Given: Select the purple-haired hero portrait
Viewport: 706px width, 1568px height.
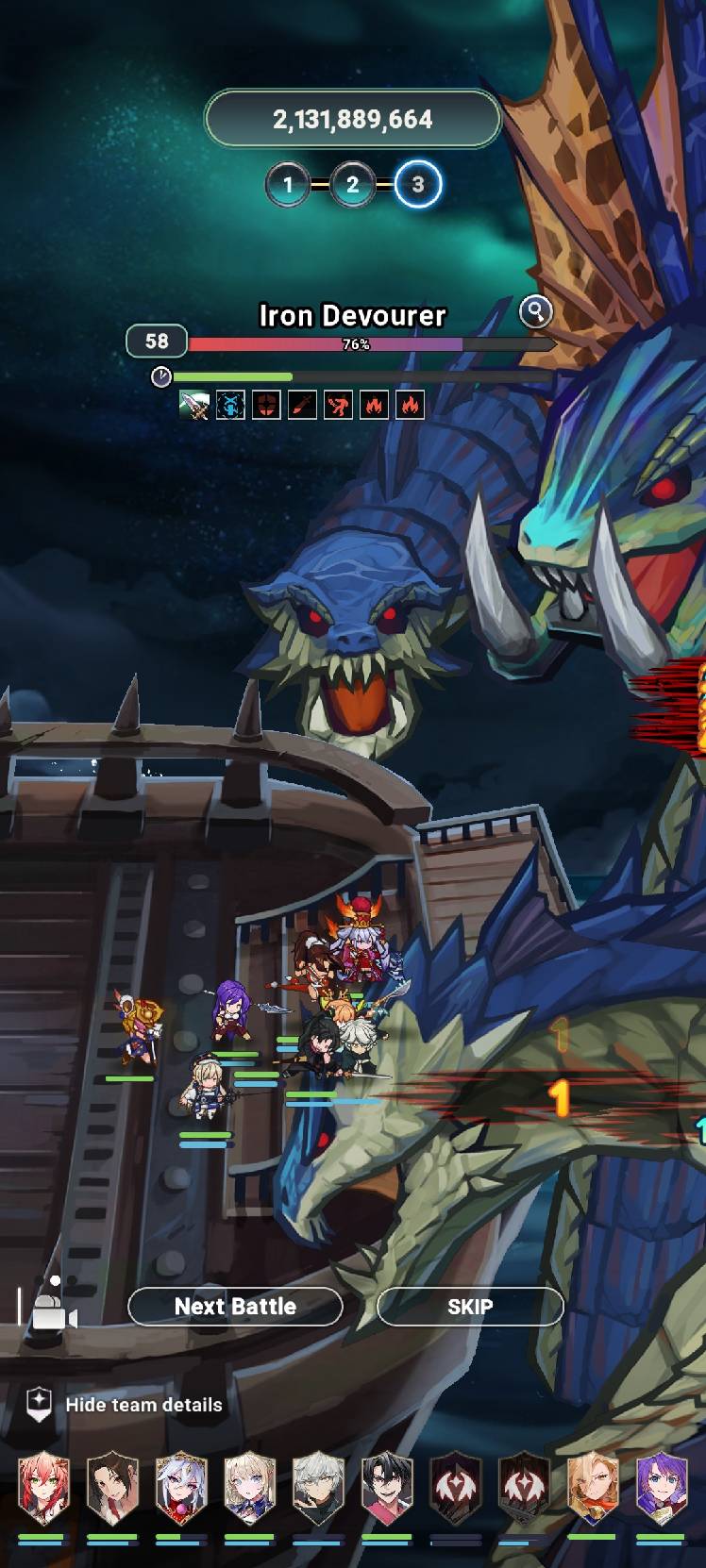Looking at the screenshot, I should tap(662, 1491).
